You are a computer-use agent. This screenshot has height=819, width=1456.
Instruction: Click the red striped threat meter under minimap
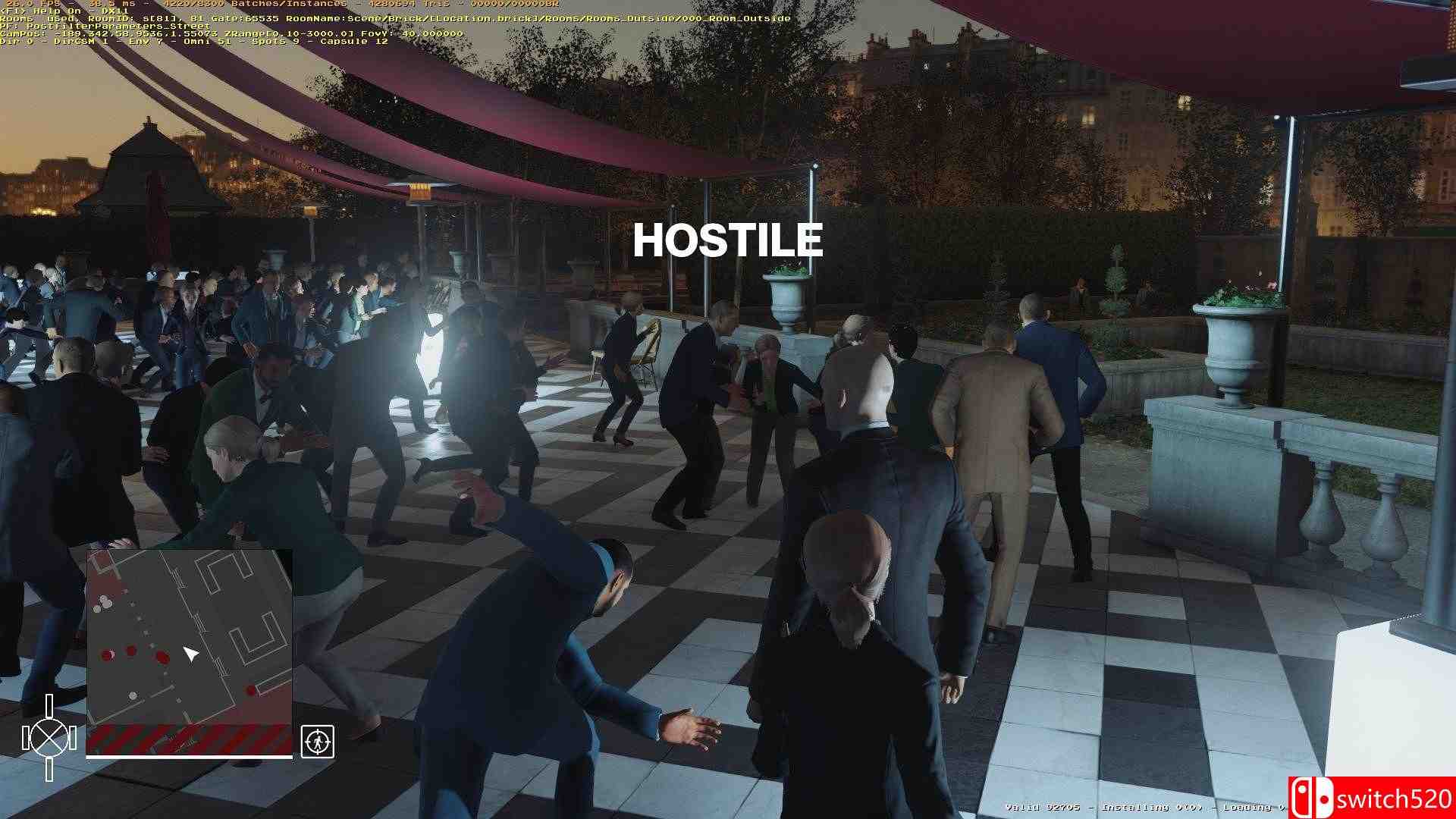(188, 738)
